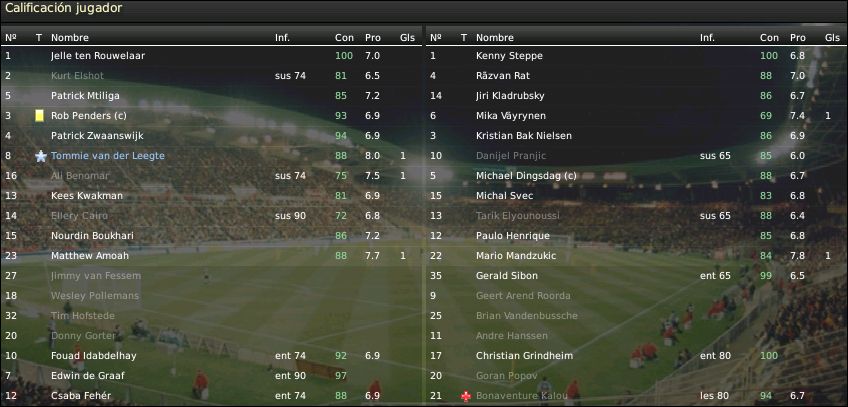Click injured player Bonaventure Kalou
The image size is (848, 407).
pos(518,396)
